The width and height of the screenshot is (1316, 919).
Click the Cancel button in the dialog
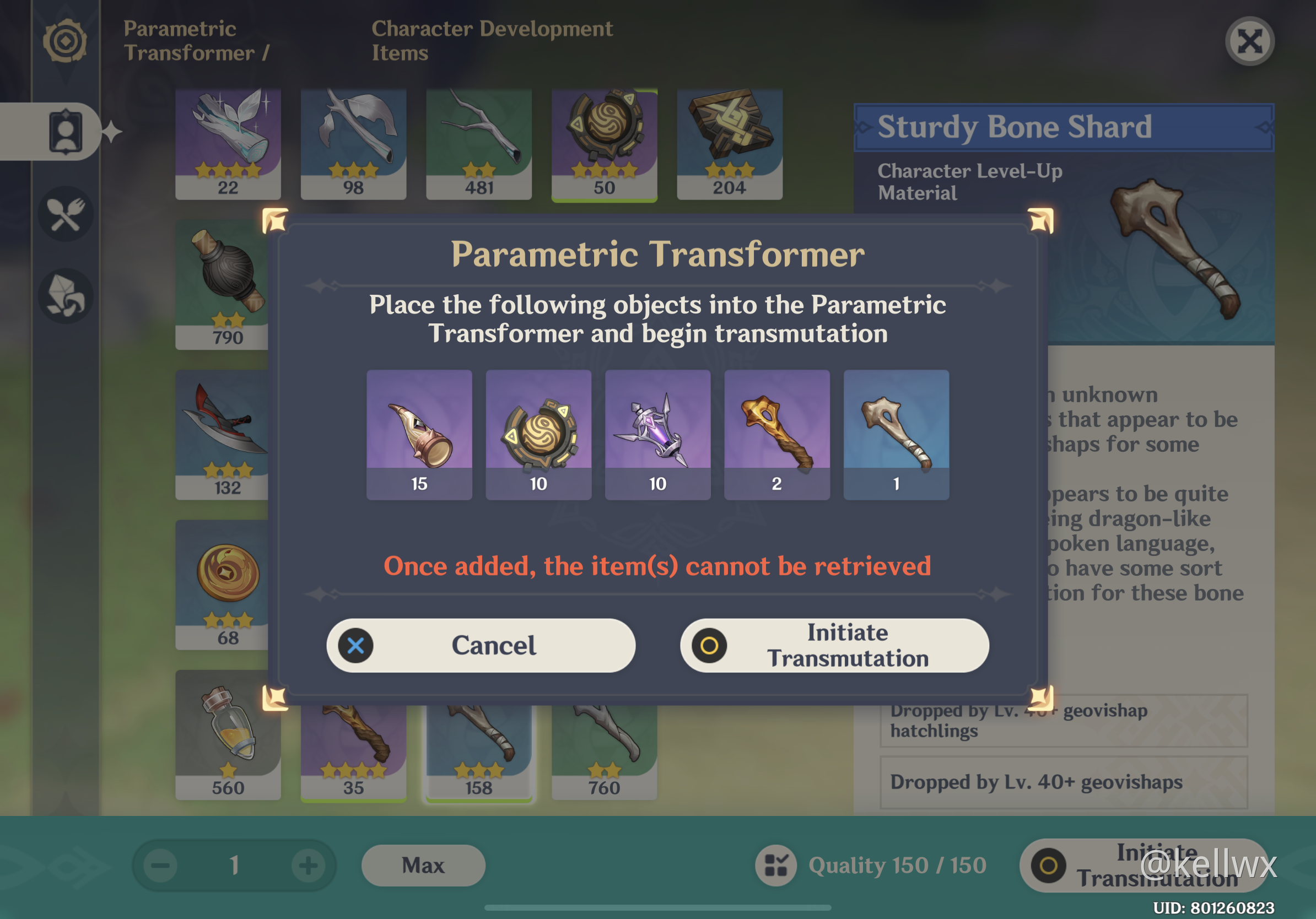(x=494, y=645)
